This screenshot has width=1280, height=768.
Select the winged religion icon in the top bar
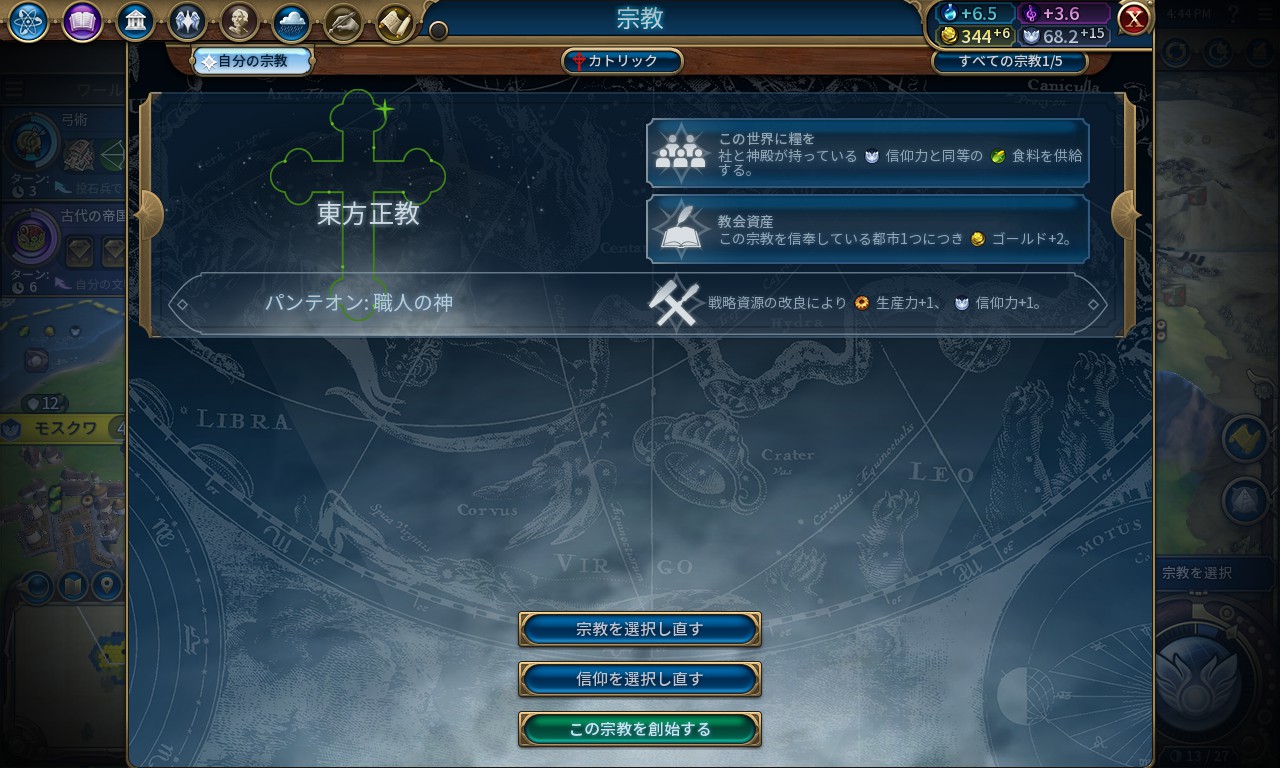click(x=187, y=22)
